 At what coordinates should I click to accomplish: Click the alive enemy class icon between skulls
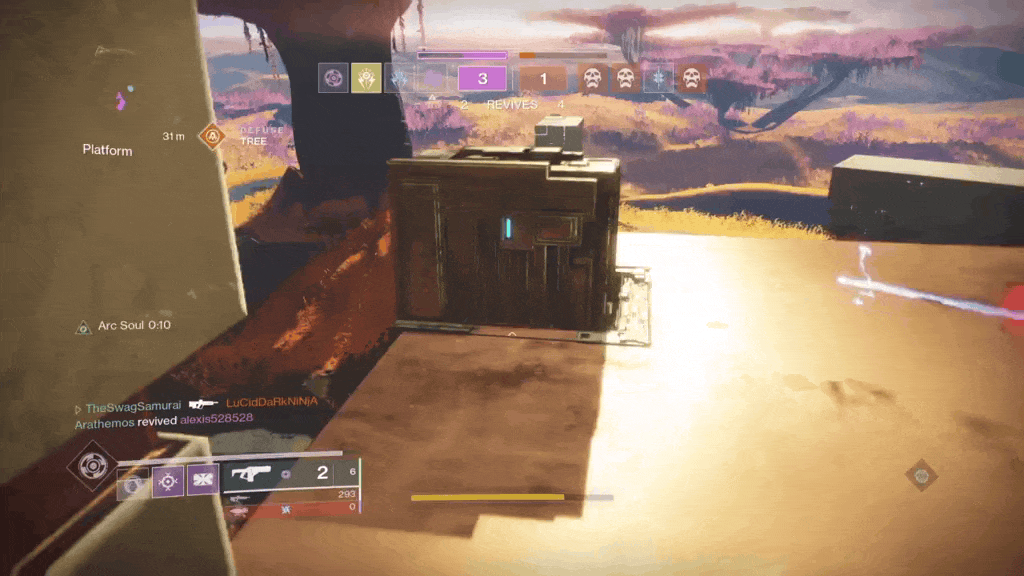click(x=658, y=78)
